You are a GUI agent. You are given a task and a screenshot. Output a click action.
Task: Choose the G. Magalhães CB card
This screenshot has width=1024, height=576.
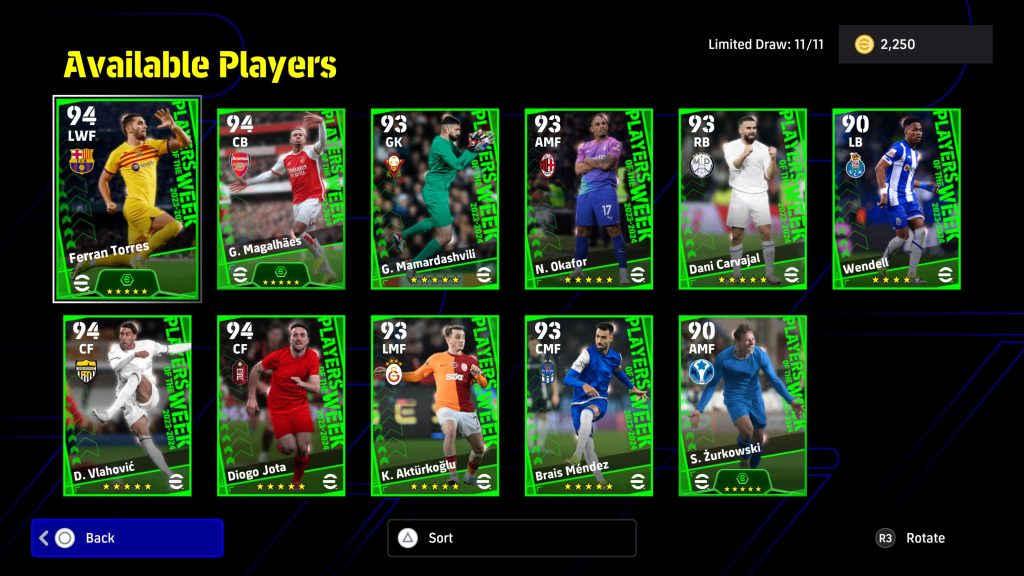[281, 198]
